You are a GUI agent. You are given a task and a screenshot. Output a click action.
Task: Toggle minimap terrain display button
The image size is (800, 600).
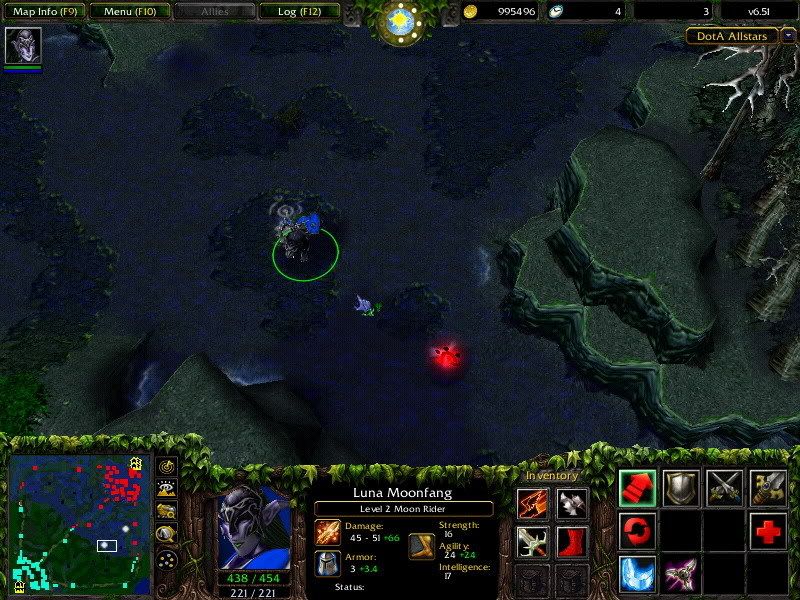point(167,489)
